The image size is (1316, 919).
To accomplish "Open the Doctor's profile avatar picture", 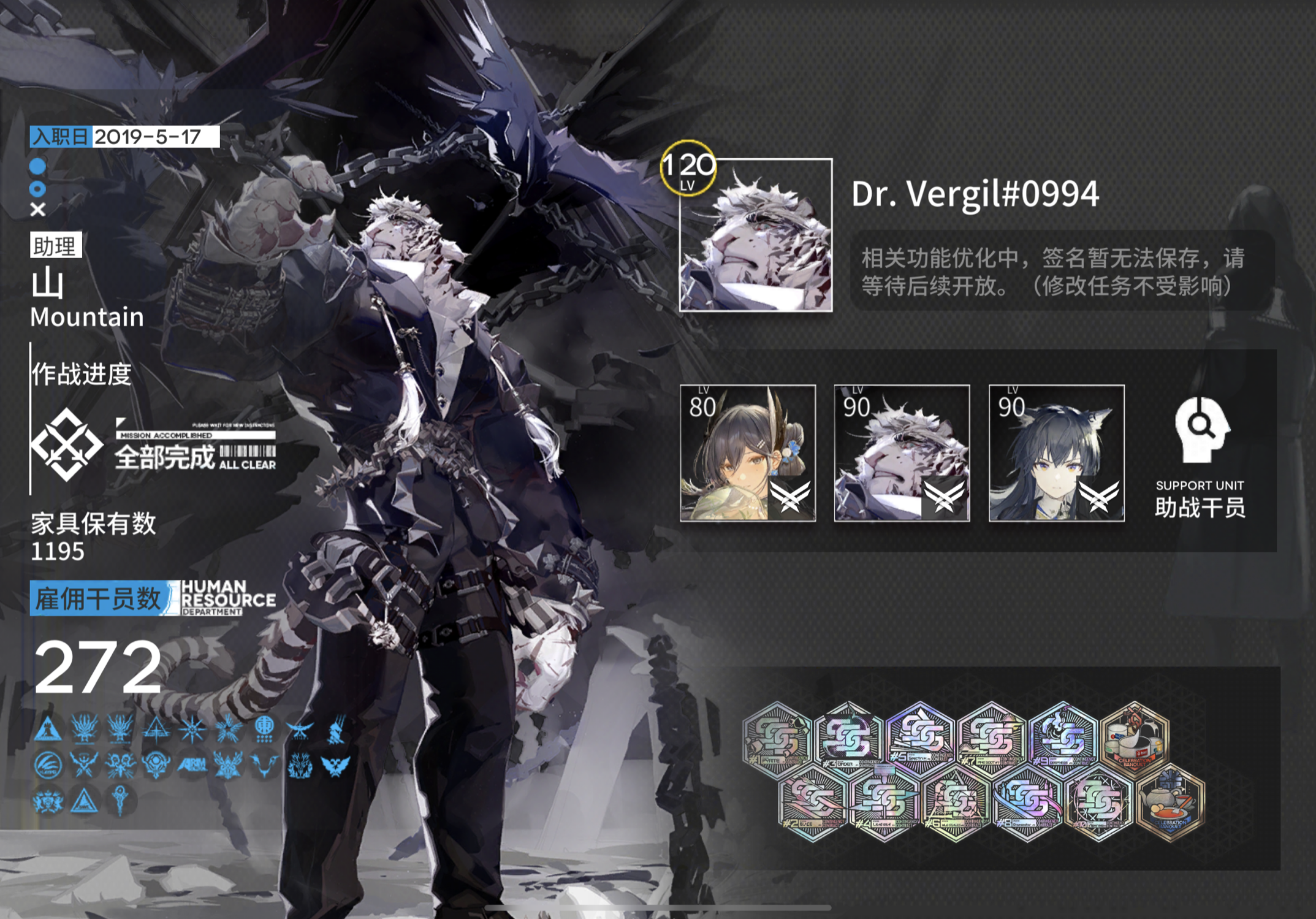I will (x=755, y=235).
